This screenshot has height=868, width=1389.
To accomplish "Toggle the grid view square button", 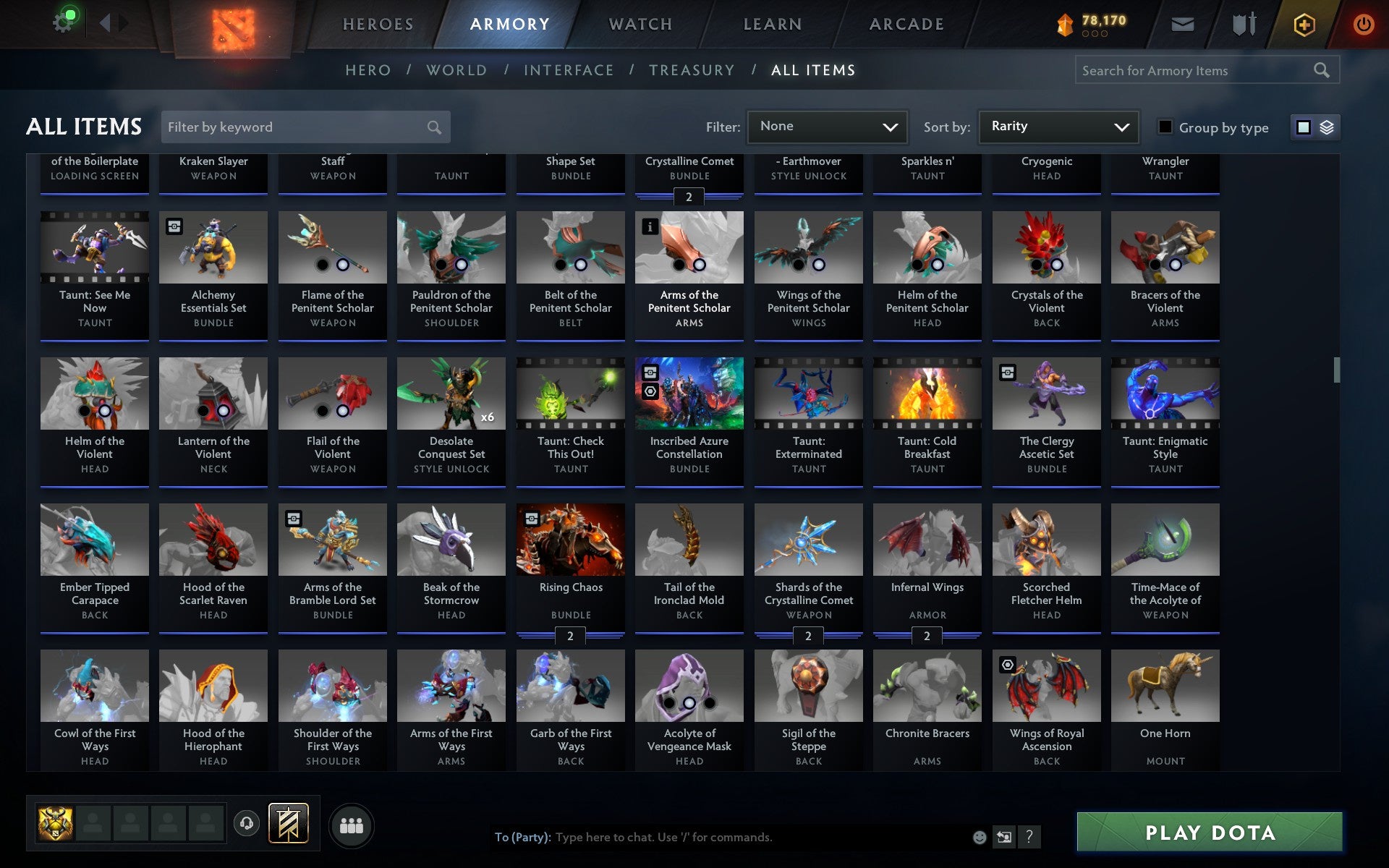I will coord(1304,127).
